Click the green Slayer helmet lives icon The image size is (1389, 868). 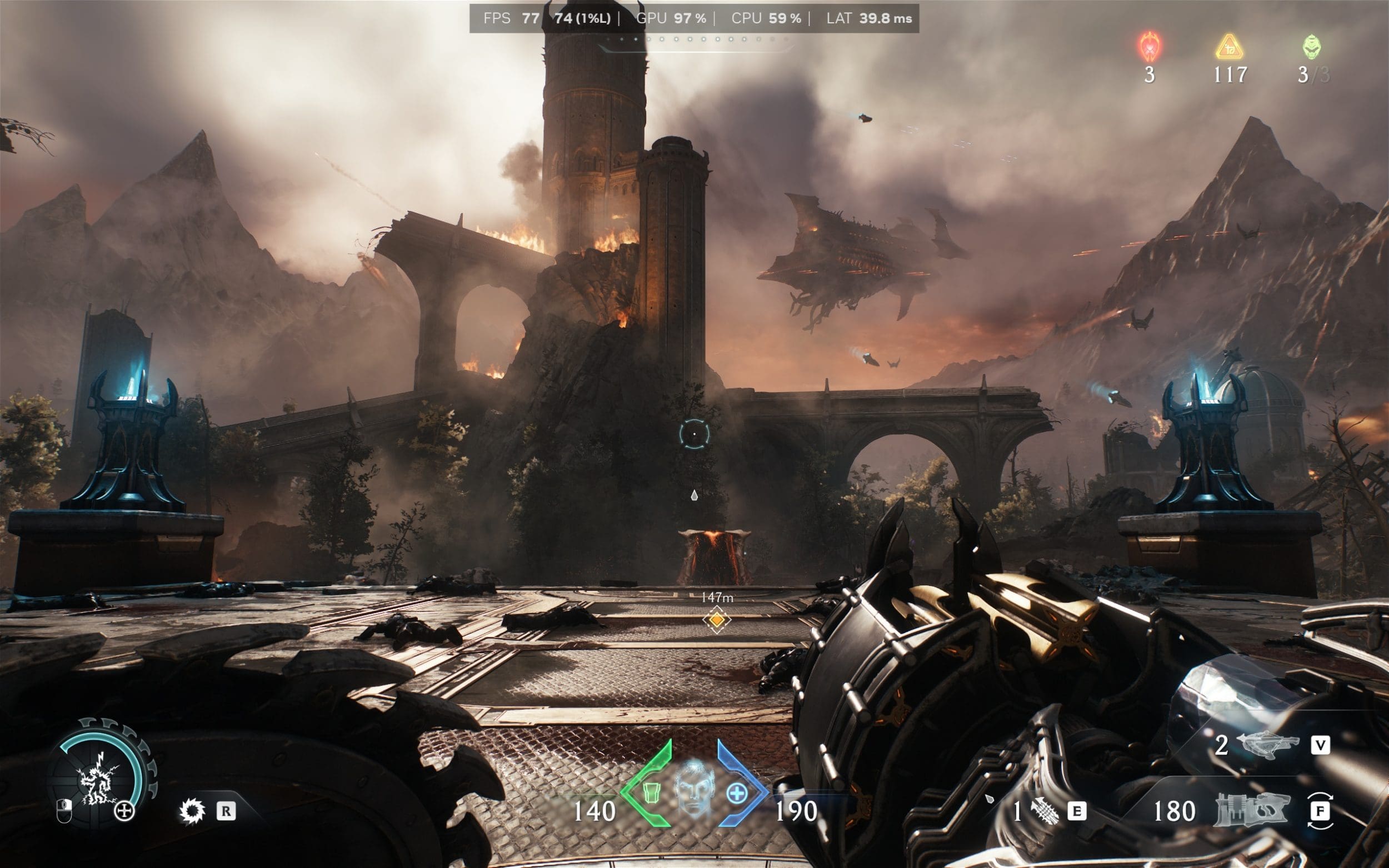point(1311,47)
